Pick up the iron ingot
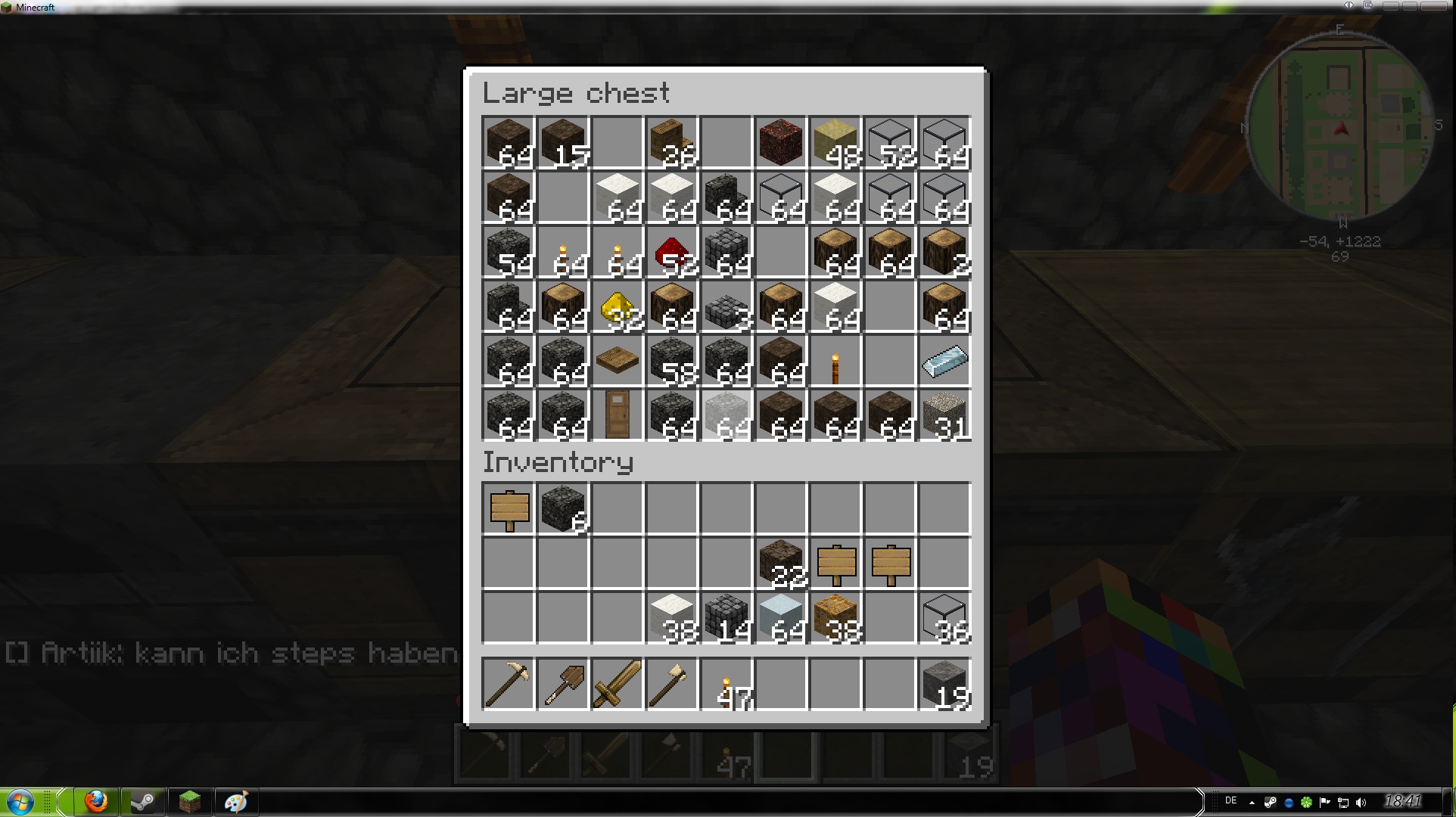 [944, 361]
